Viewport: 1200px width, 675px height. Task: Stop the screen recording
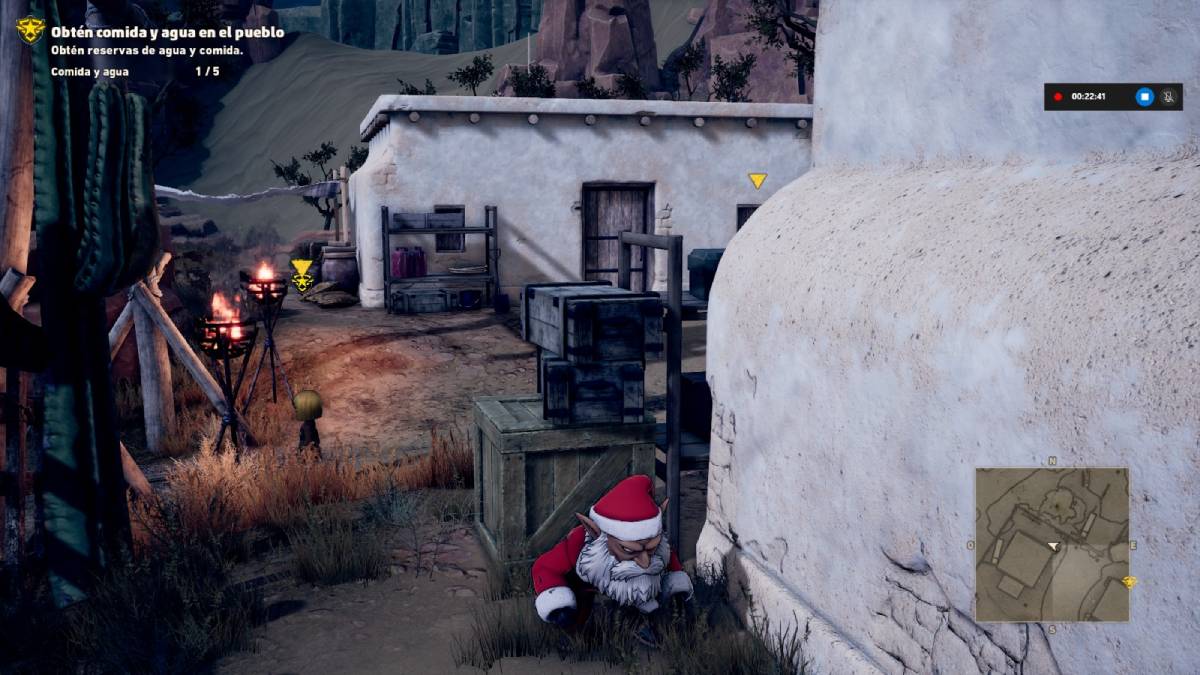point(1145,97)
